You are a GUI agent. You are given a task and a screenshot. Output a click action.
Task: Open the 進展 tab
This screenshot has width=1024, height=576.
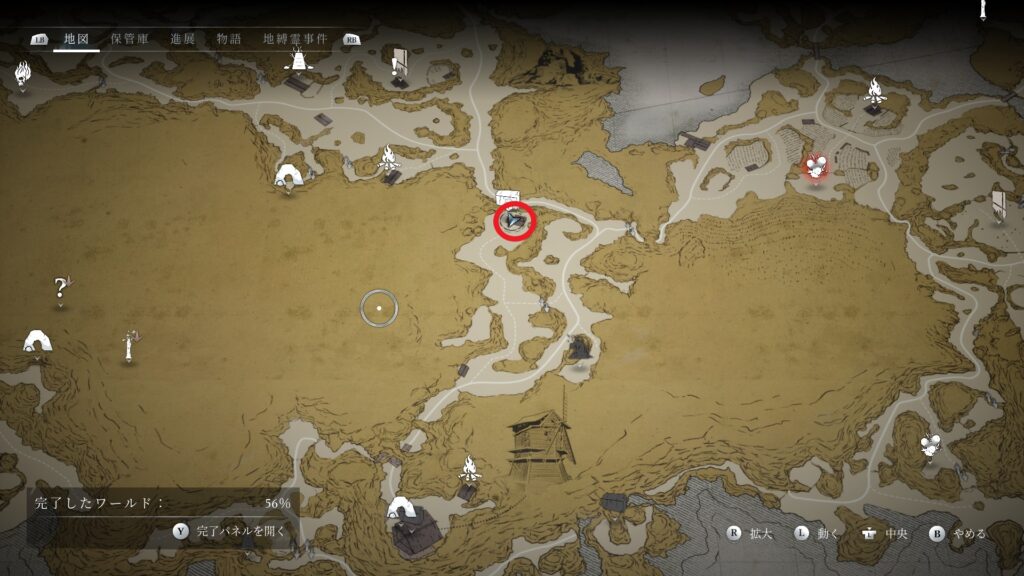[182, 38]
